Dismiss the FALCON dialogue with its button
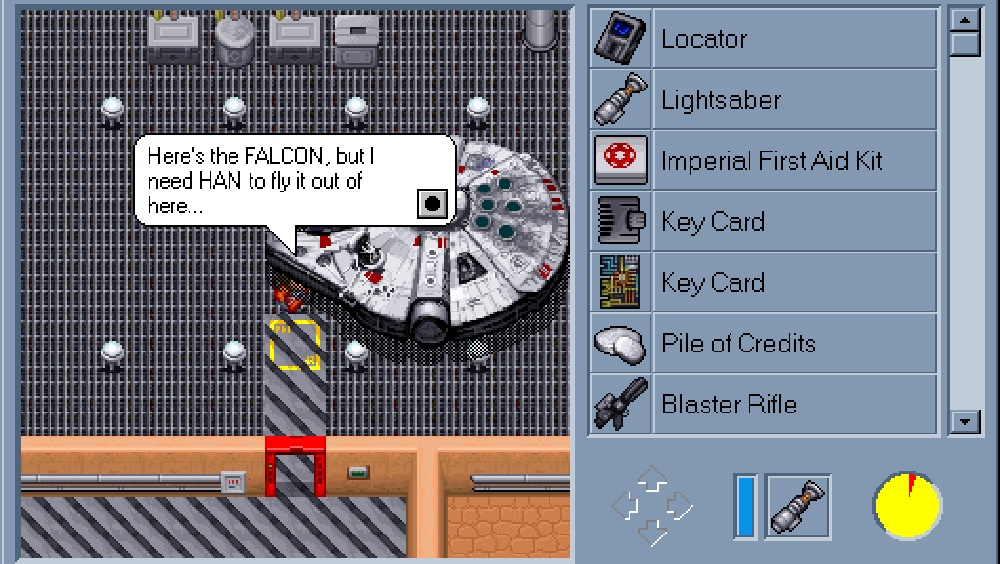This screenshot has height=564, width=1000. (x=432, y=203)
